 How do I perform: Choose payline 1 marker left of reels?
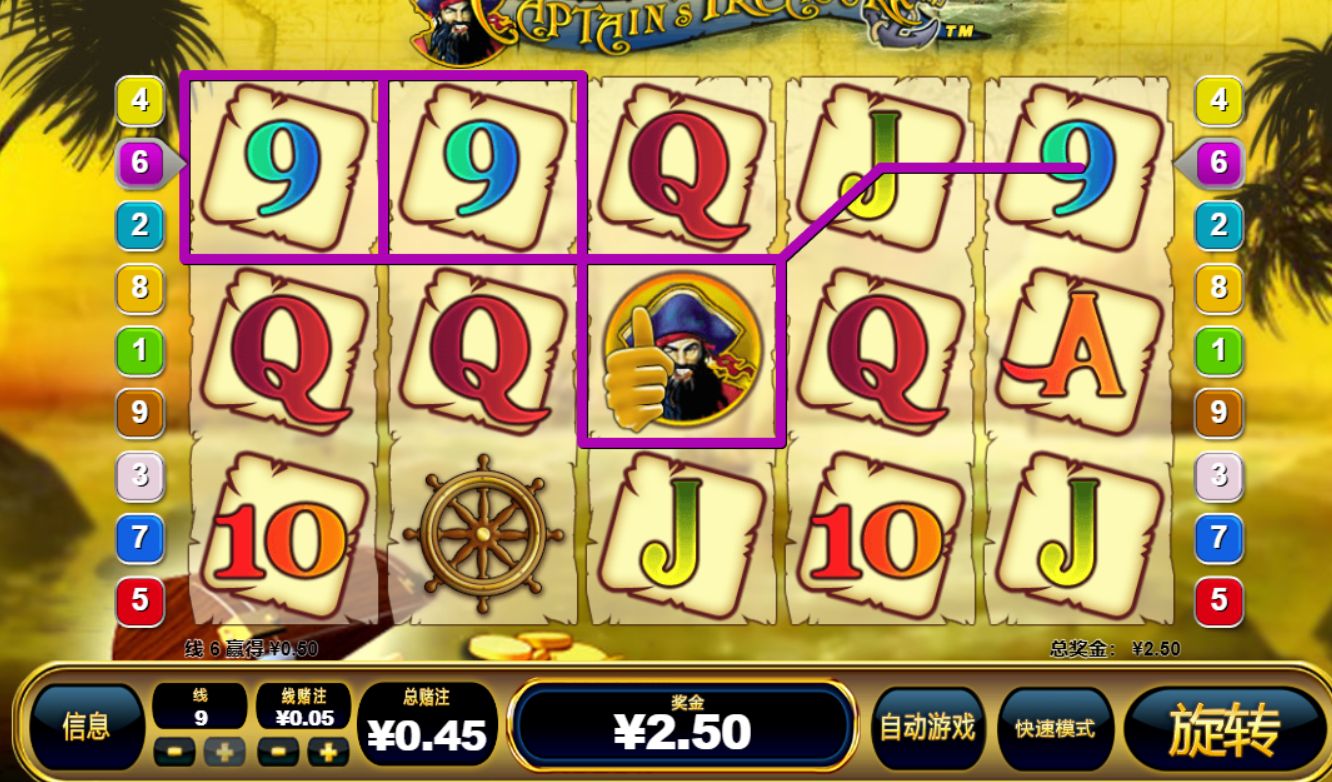(140, 350)
